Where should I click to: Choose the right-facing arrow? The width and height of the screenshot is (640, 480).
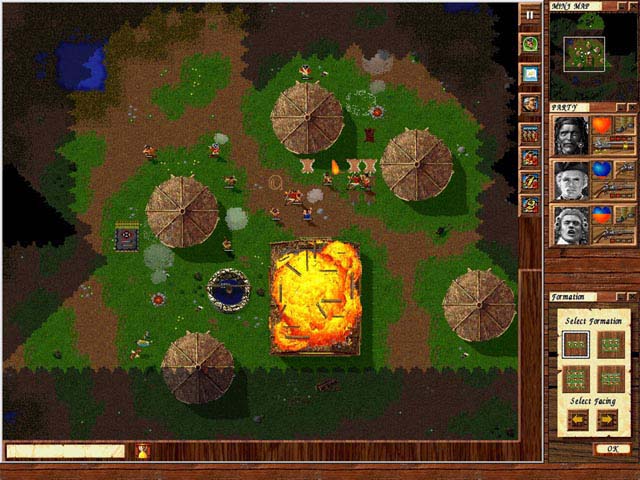click(607, 420)
